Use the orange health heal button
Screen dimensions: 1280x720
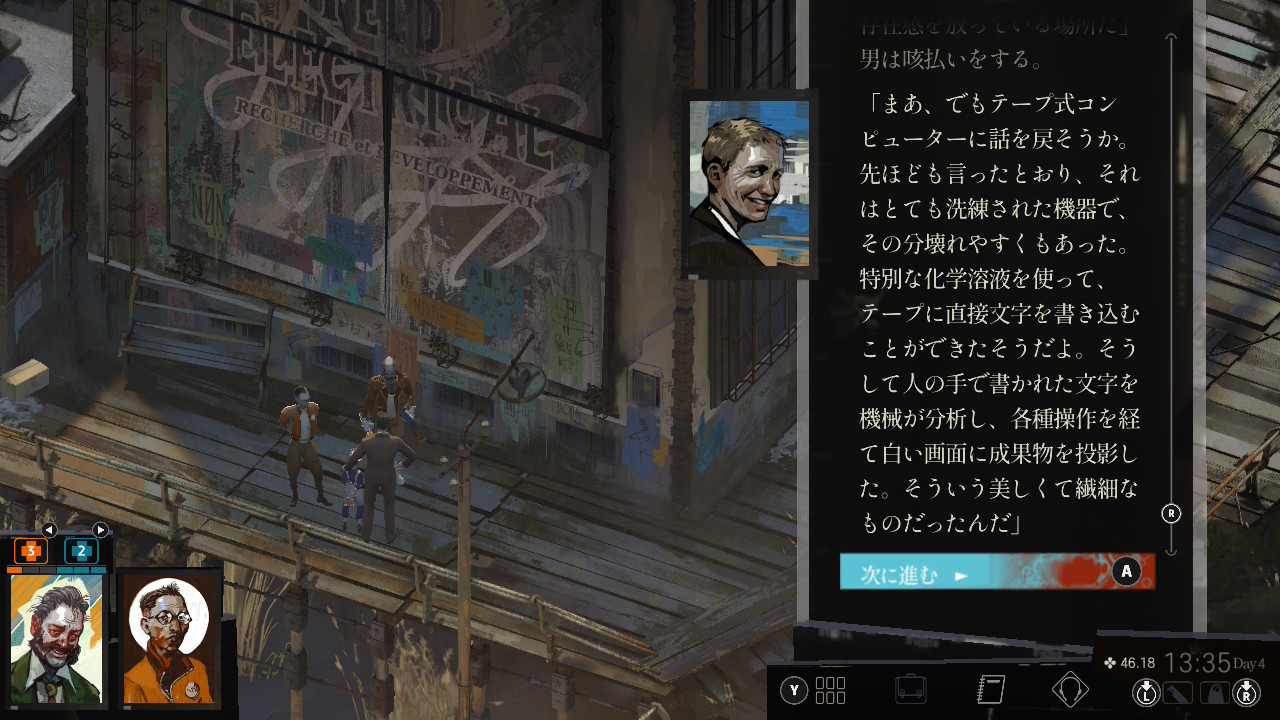(31, 551)
